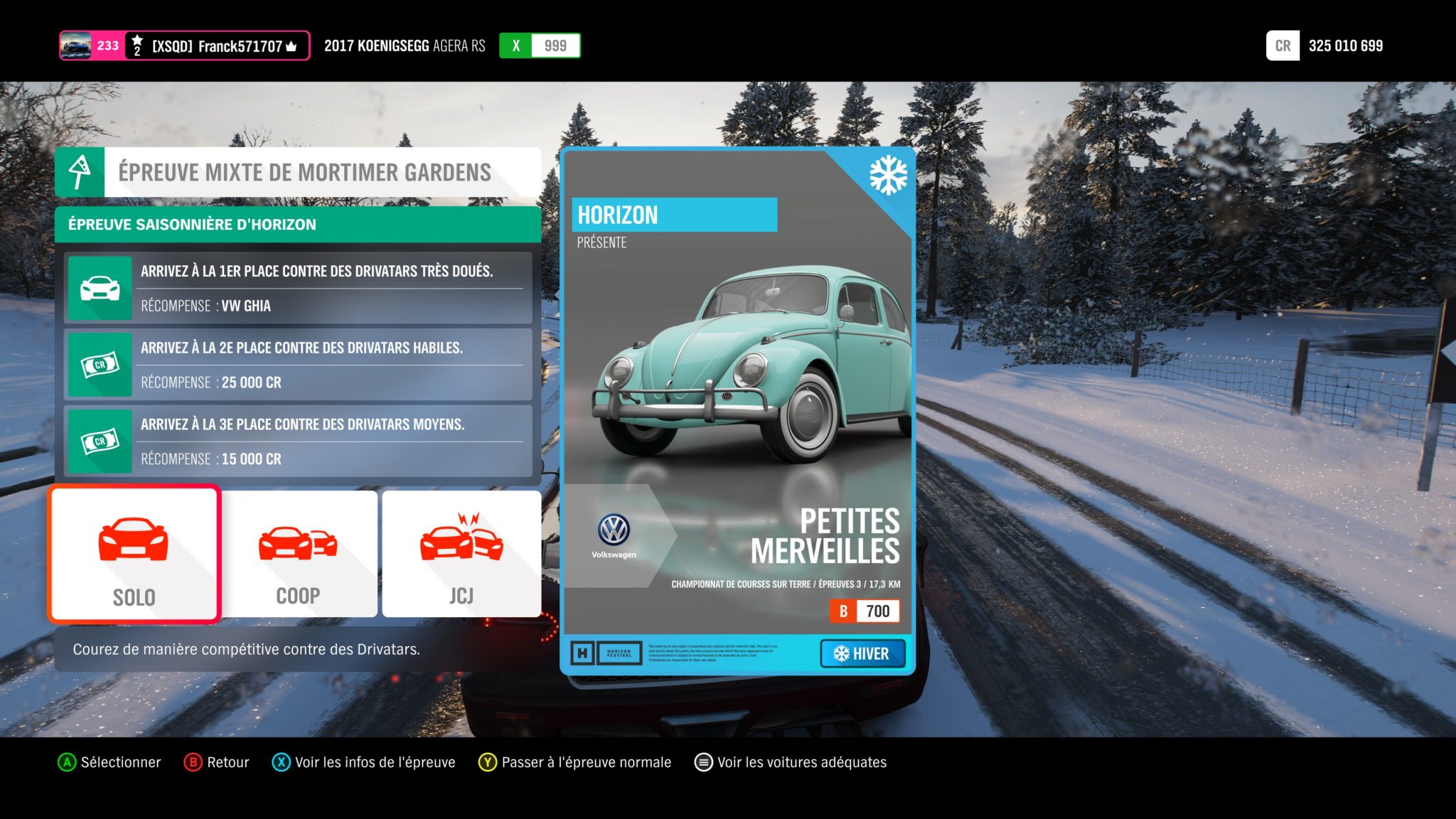Viewport: 1456px width, 819px height.
Task: Open the Petites Merveilles event card
Action: tap(737, 411)
